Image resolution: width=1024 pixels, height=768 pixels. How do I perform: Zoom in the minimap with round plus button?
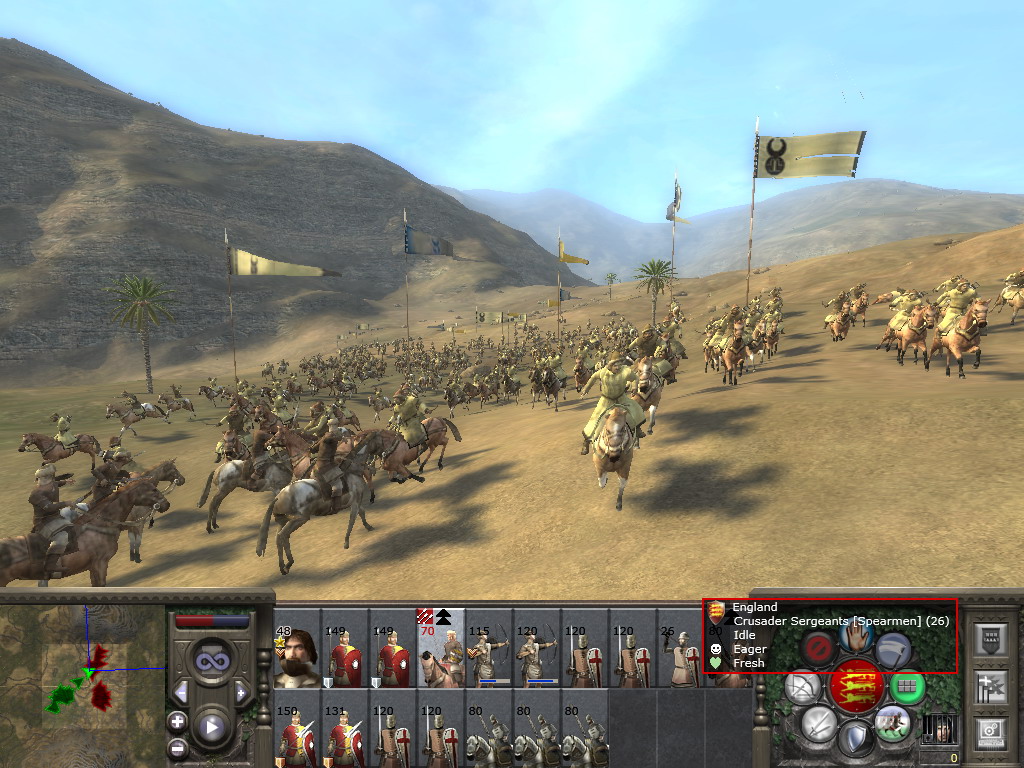178,721
